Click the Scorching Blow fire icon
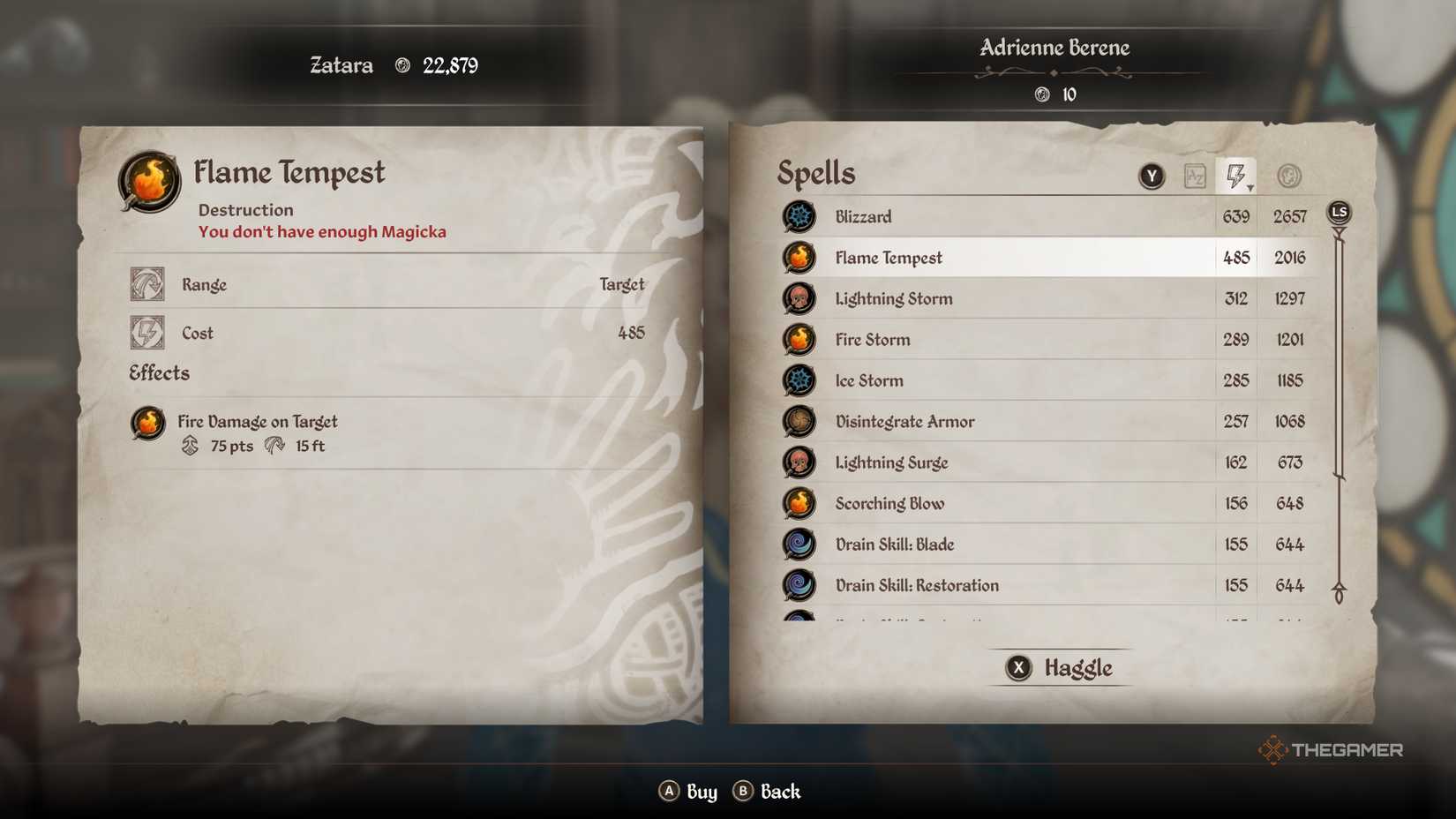Image resolution: width=1456 pixels, height=819 pixels. click(x=799, y=503)
